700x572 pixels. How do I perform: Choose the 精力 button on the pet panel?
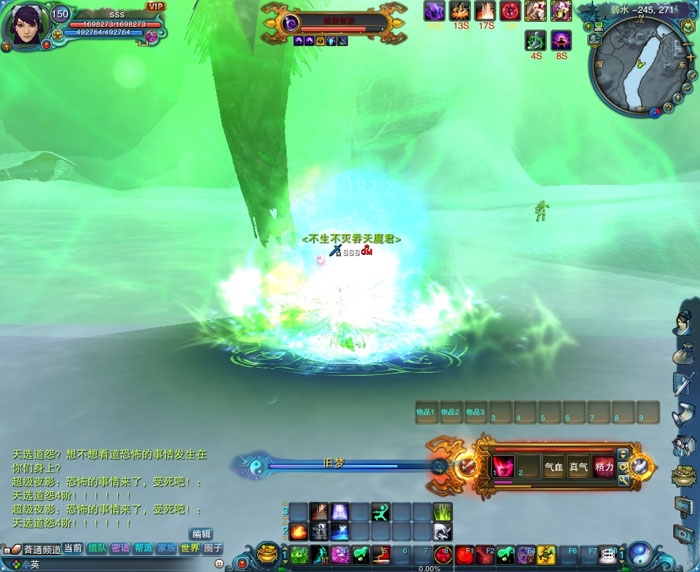(x=603, y=467)
